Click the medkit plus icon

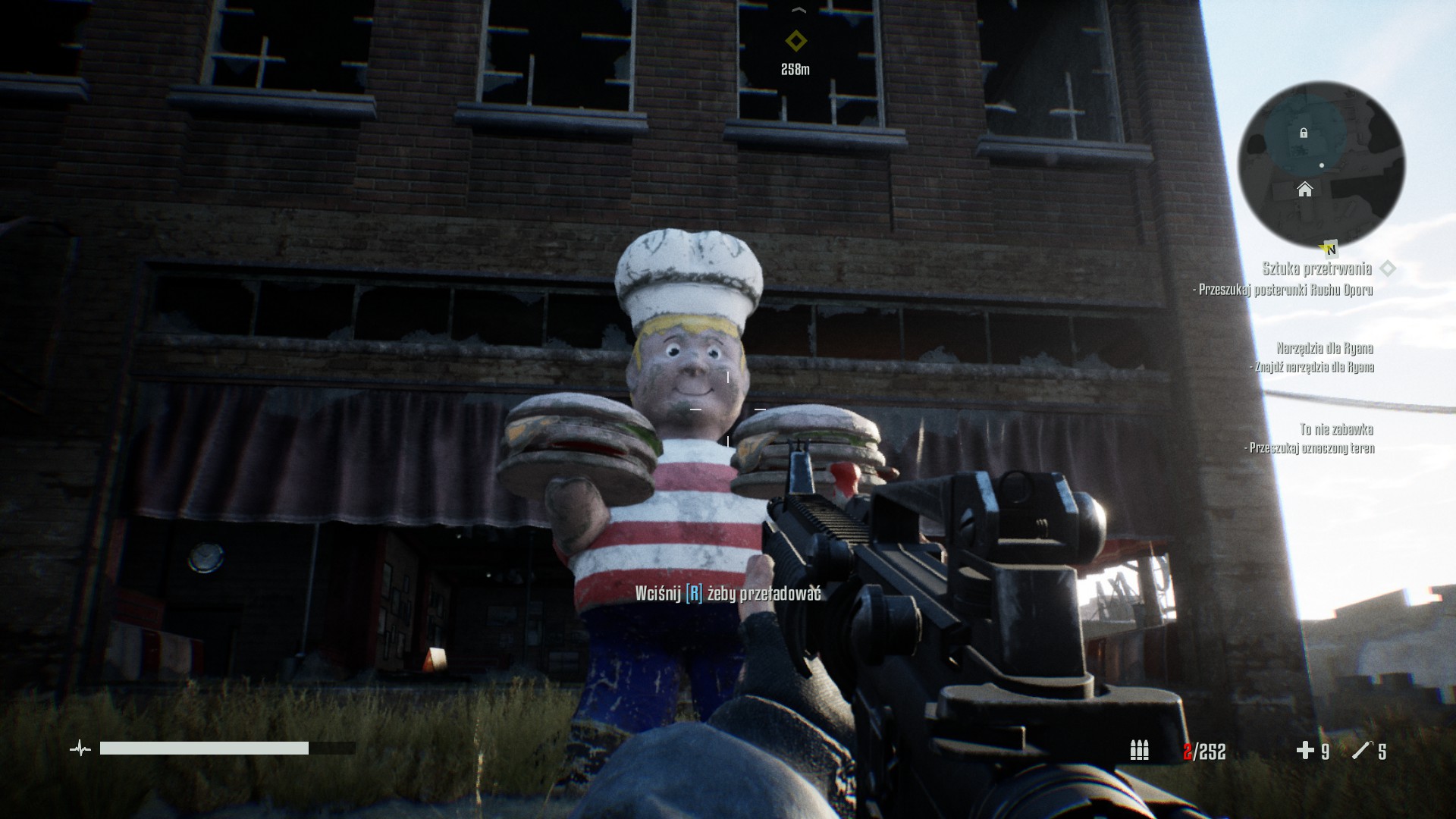click(1304, 751)
